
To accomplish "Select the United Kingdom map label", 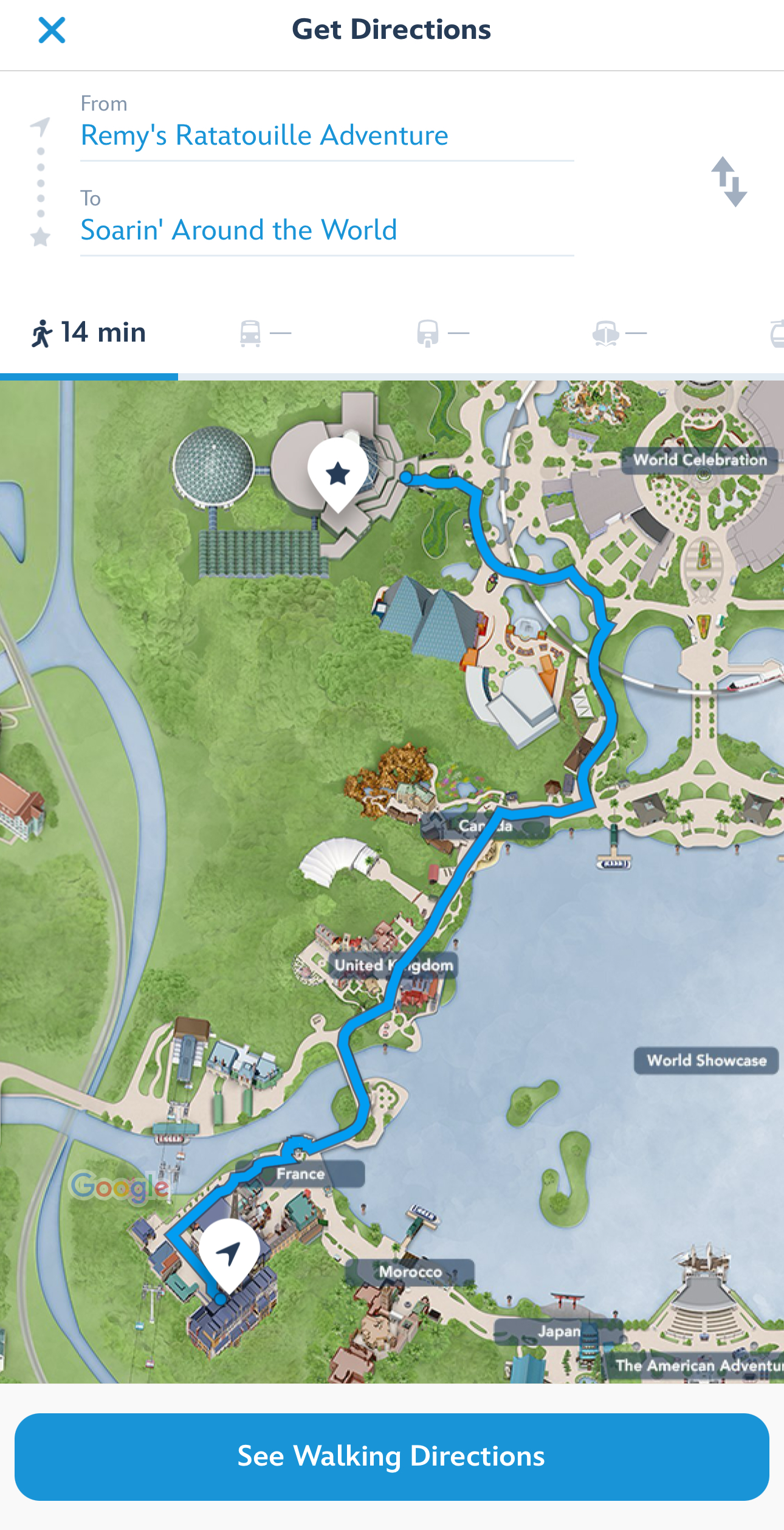I will (394, 965).
